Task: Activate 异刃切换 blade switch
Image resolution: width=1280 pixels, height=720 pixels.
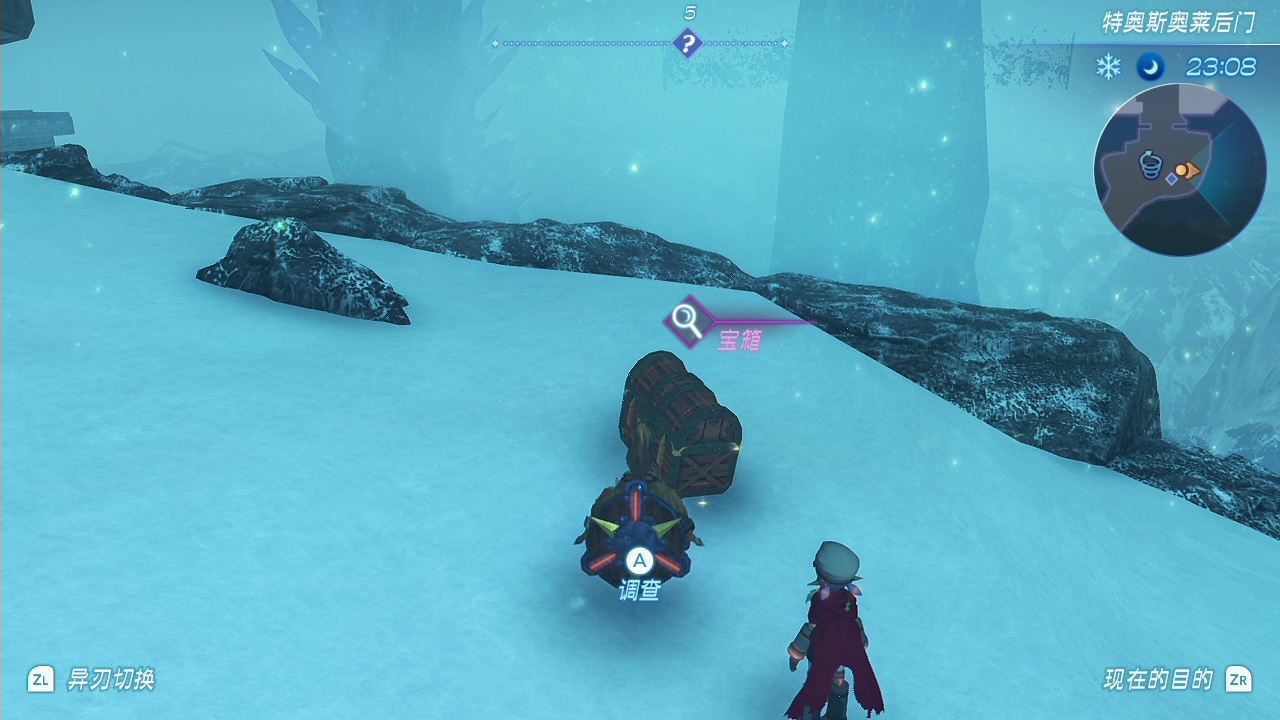Action: tap(110, 680)
